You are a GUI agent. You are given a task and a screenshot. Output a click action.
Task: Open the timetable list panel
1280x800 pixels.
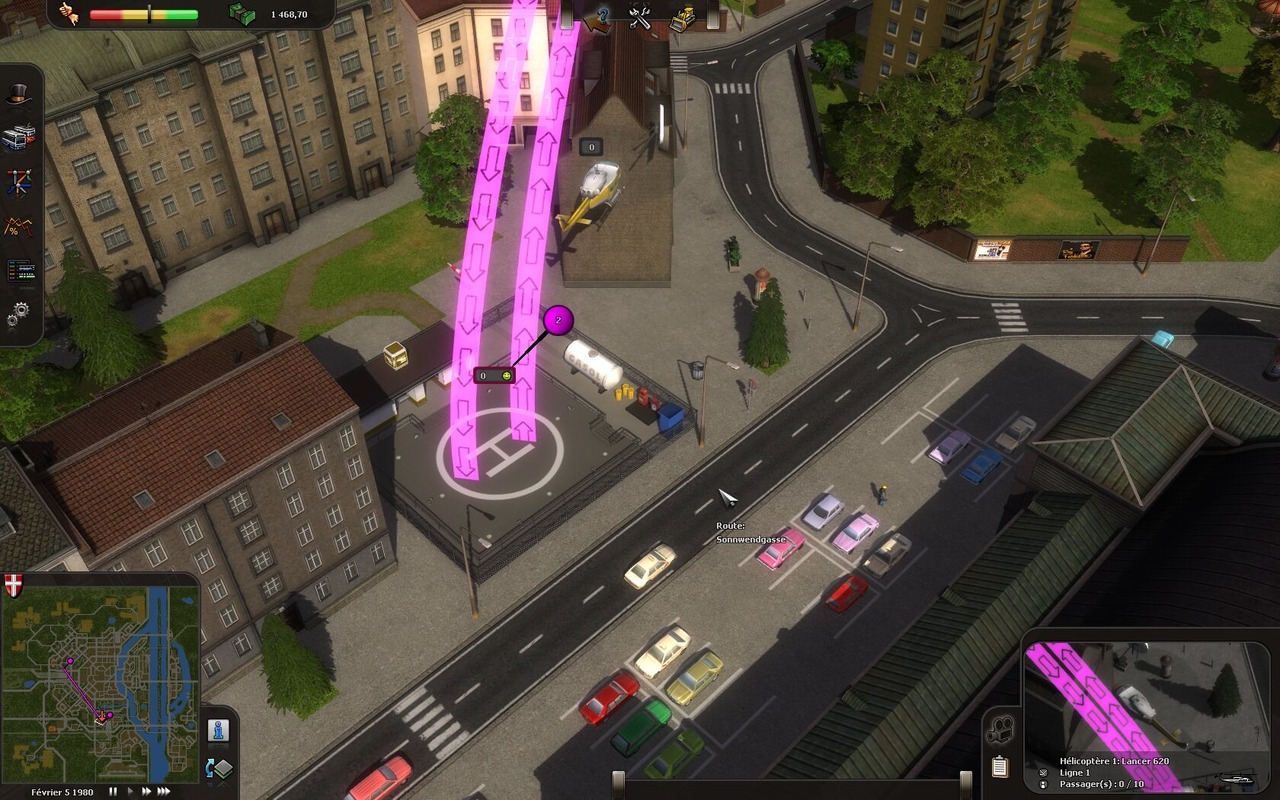pyautogui.click(x=18, y=271)
